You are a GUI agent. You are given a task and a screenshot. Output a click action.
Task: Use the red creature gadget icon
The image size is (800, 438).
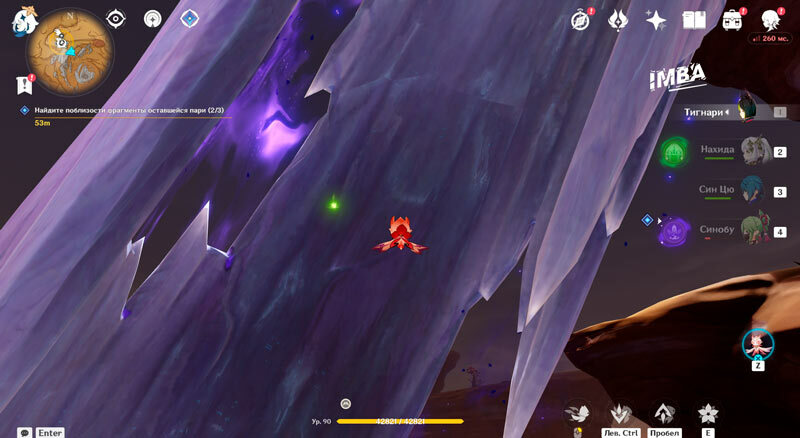757,343
